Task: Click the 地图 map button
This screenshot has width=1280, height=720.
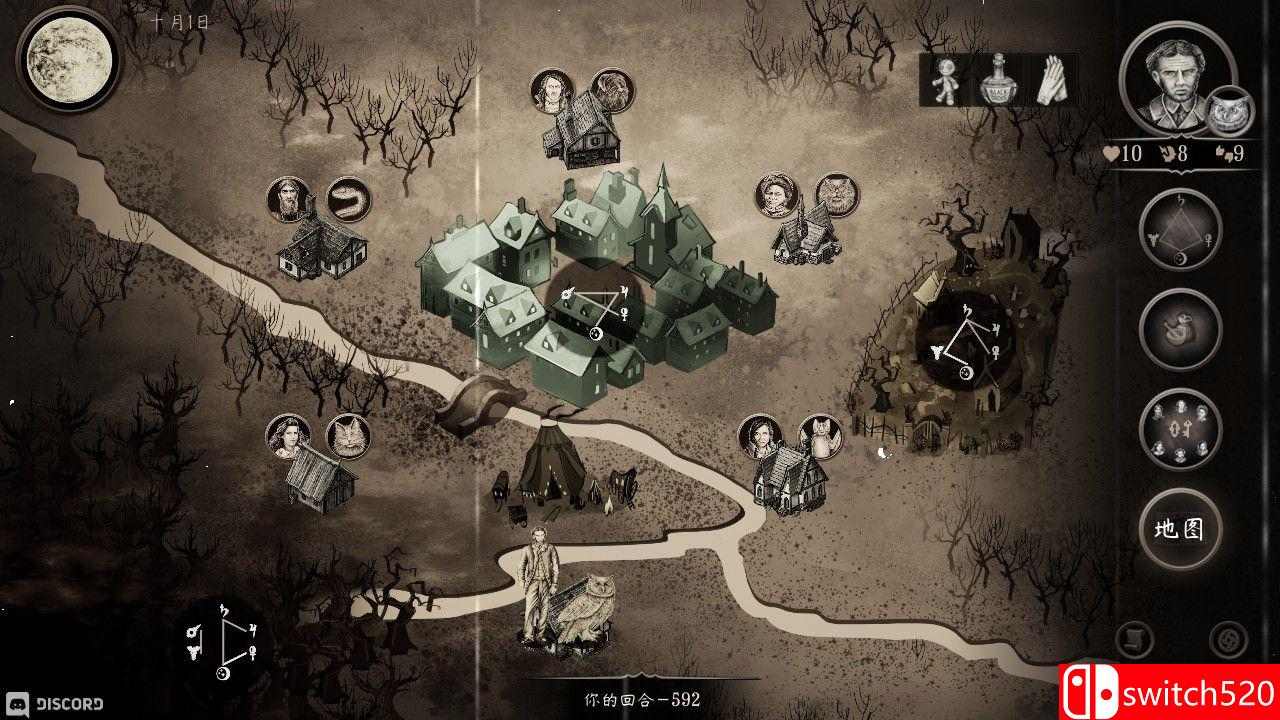Action: tap(1180, 532)
